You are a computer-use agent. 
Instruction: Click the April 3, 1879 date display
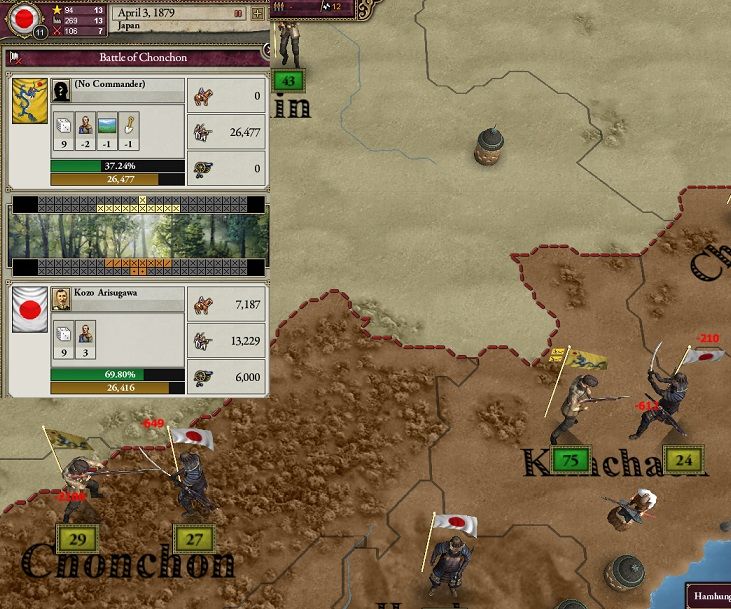click(160, 13)
